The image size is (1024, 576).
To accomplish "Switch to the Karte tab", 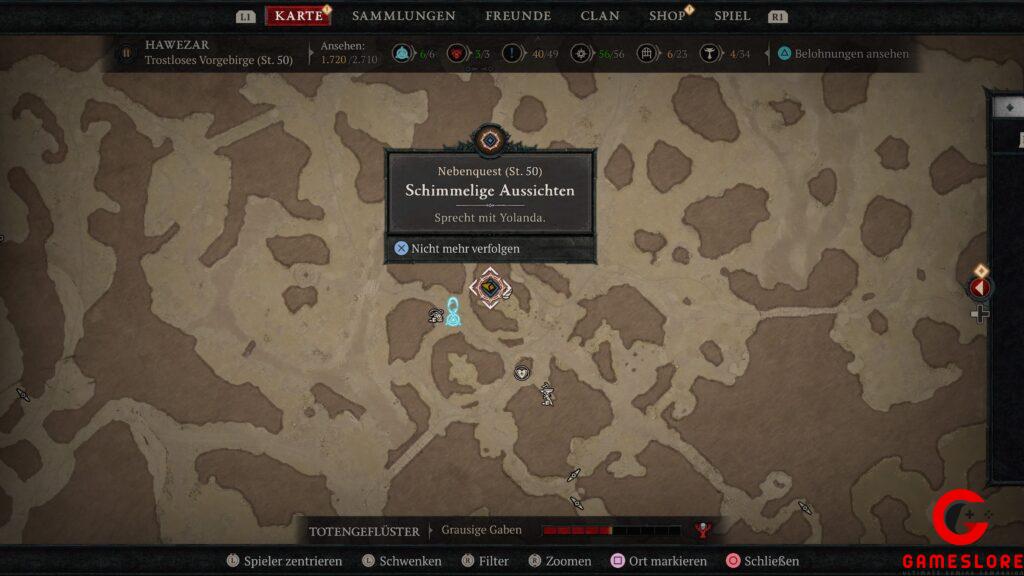I will tap(298, 16).
